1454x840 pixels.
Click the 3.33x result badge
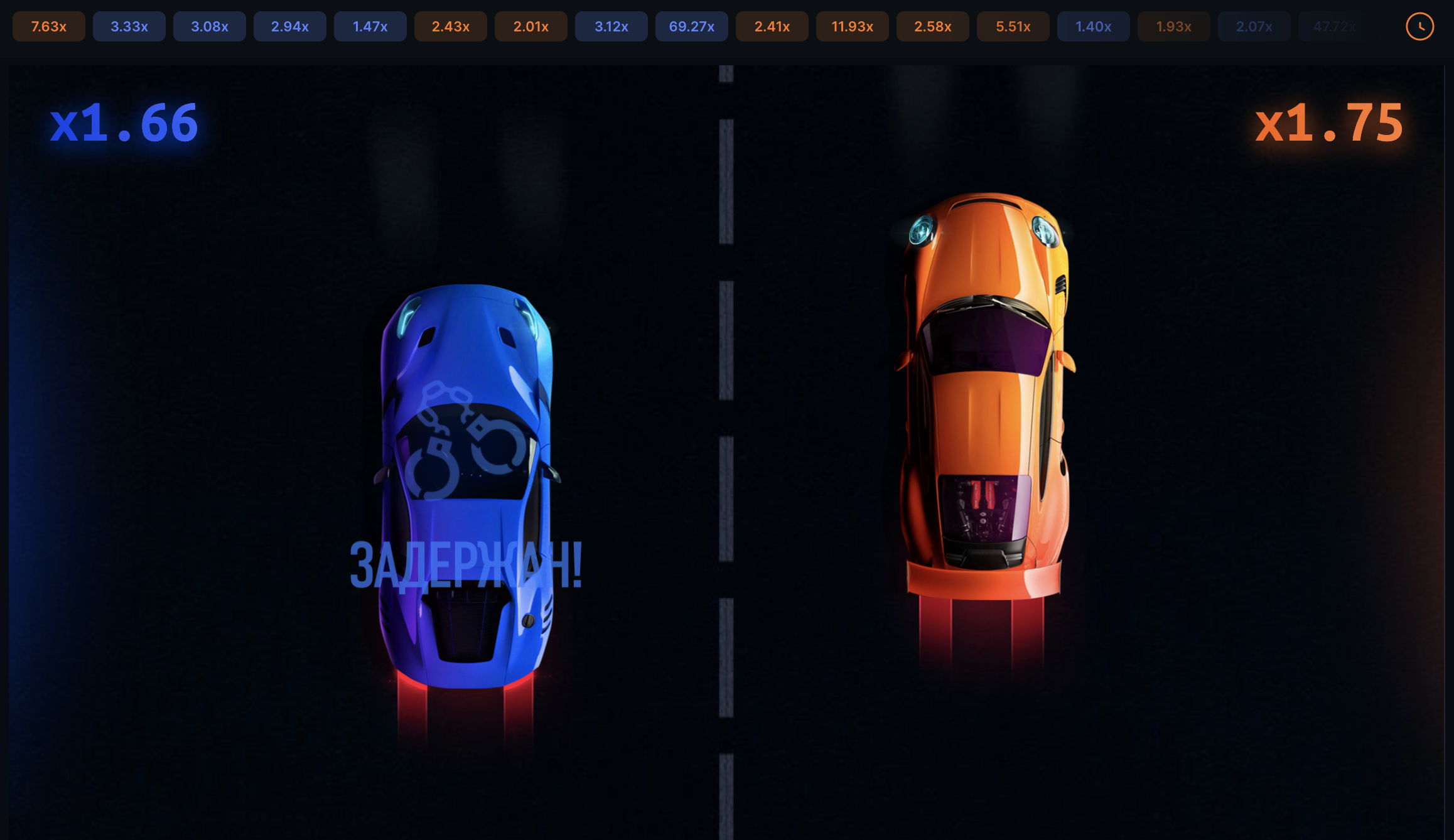pyautogui.click(x=129, y=26)
